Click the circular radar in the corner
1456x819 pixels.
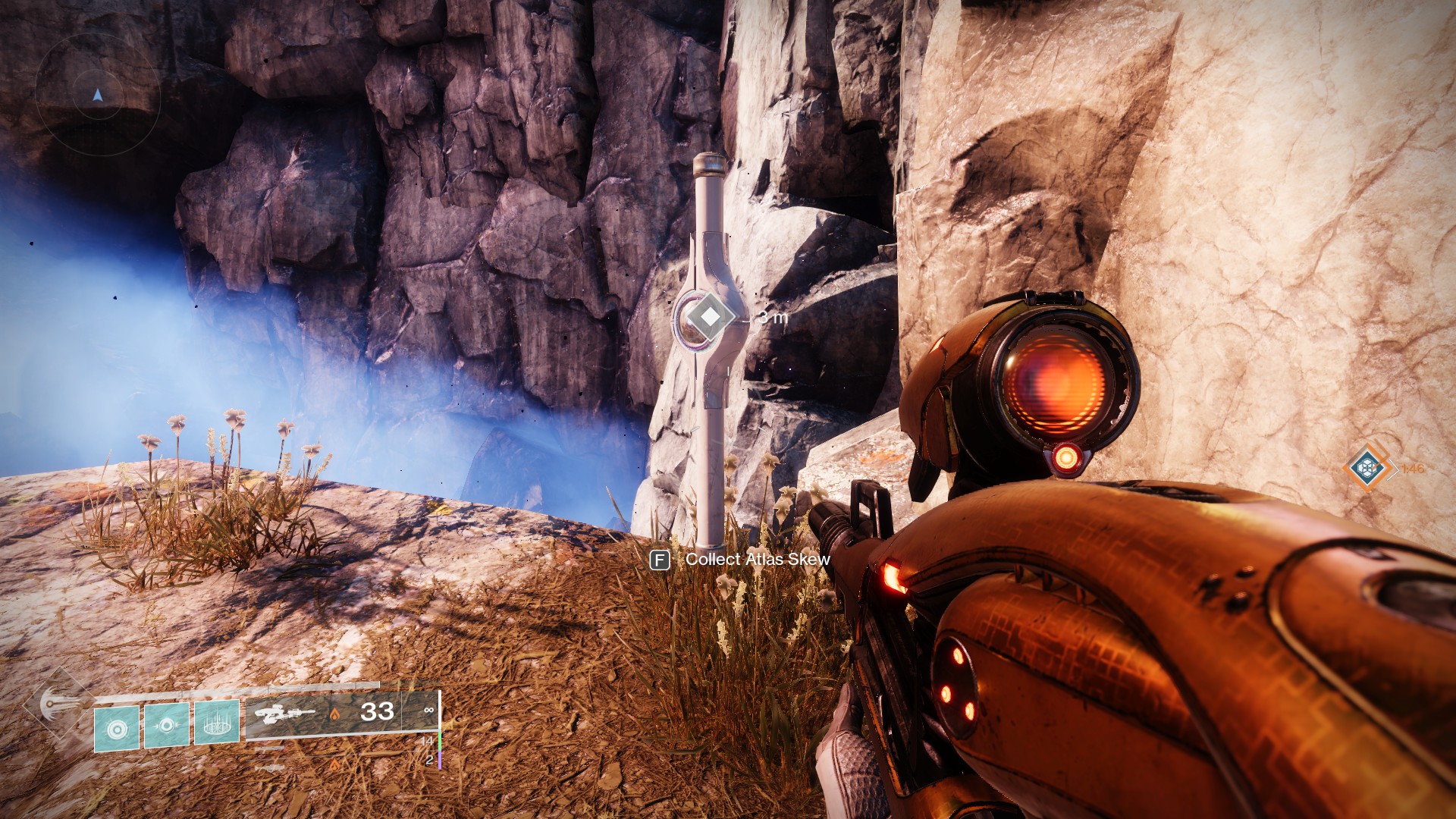(x=97, y=96)
